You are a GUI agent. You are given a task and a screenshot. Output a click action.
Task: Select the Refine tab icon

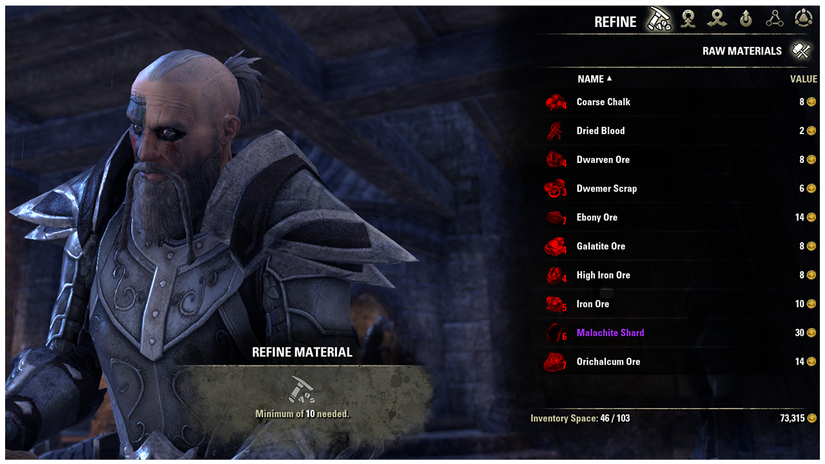(x=659, y=19)
